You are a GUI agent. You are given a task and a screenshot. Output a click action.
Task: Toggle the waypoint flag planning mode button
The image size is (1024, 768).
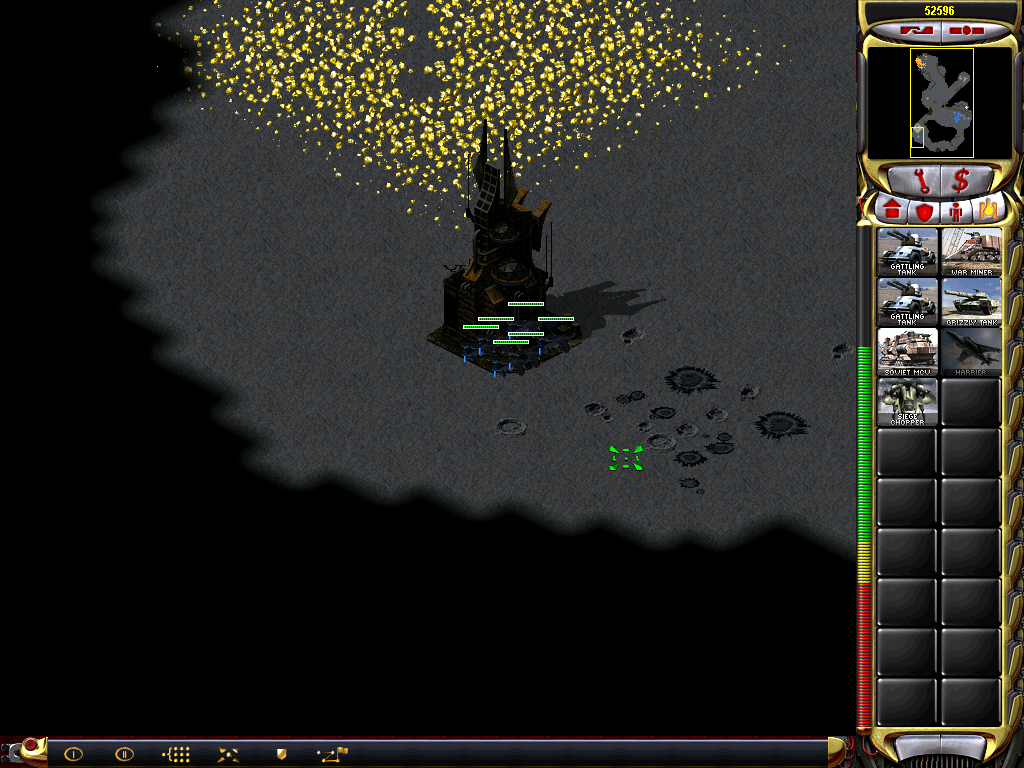point(332,754)
